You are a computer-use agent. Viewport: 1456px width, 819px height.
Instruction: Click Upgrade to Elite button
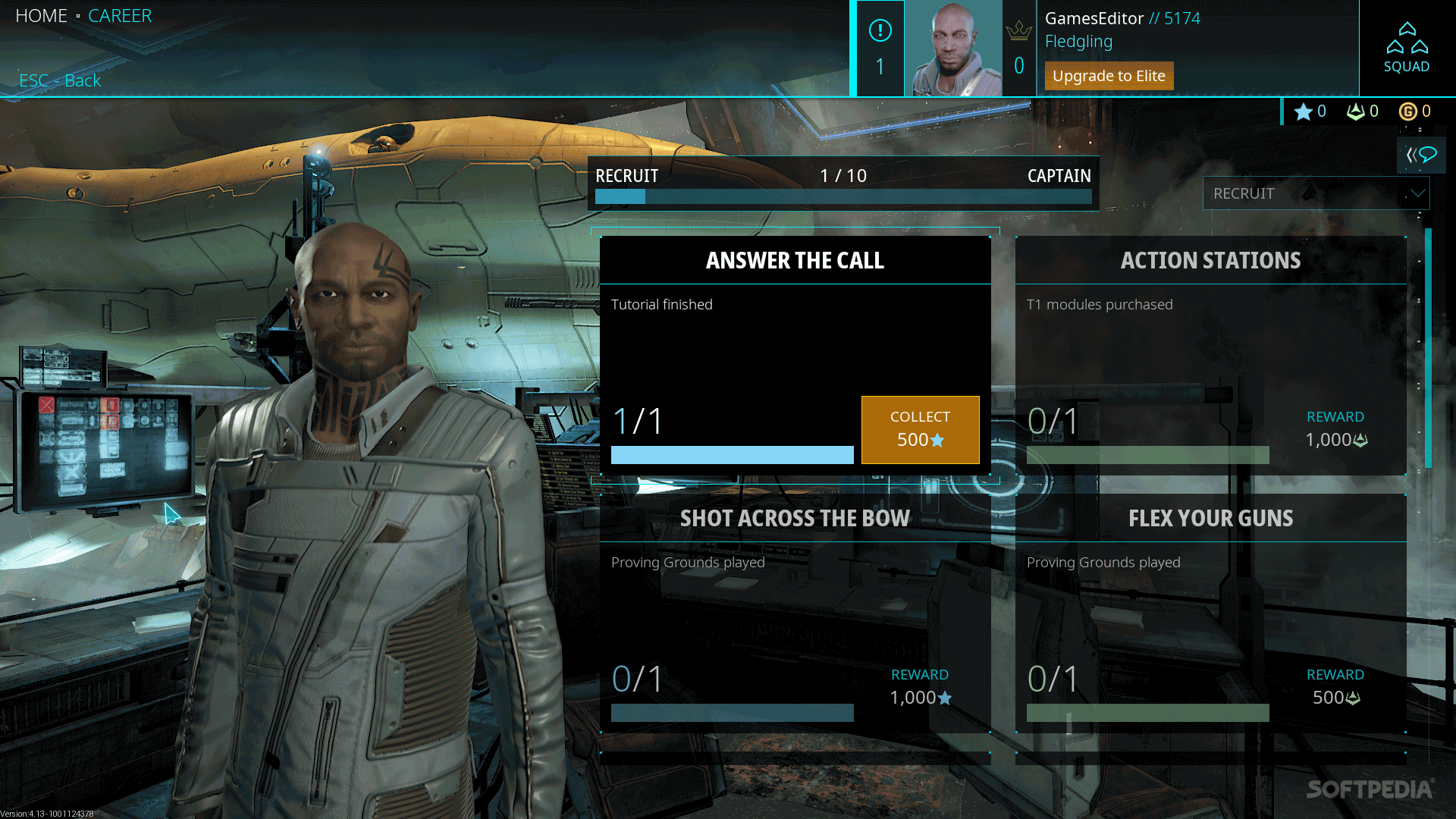1109,76
